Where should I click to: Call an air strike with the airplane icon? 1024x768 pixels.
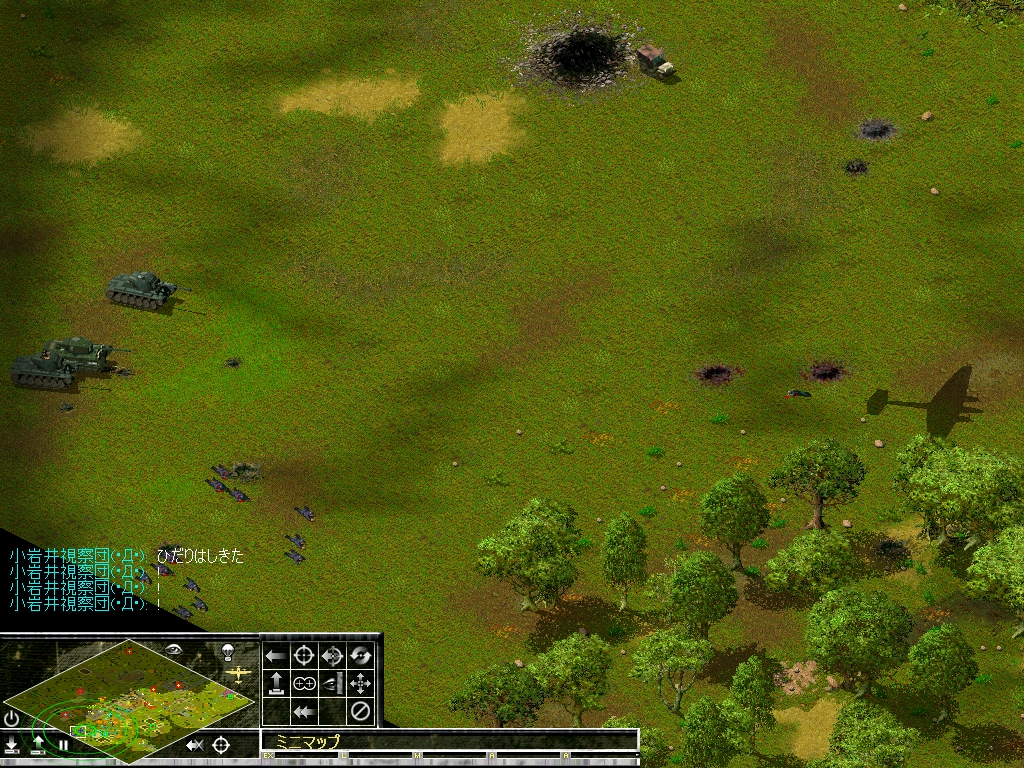[x=238, y=675]
